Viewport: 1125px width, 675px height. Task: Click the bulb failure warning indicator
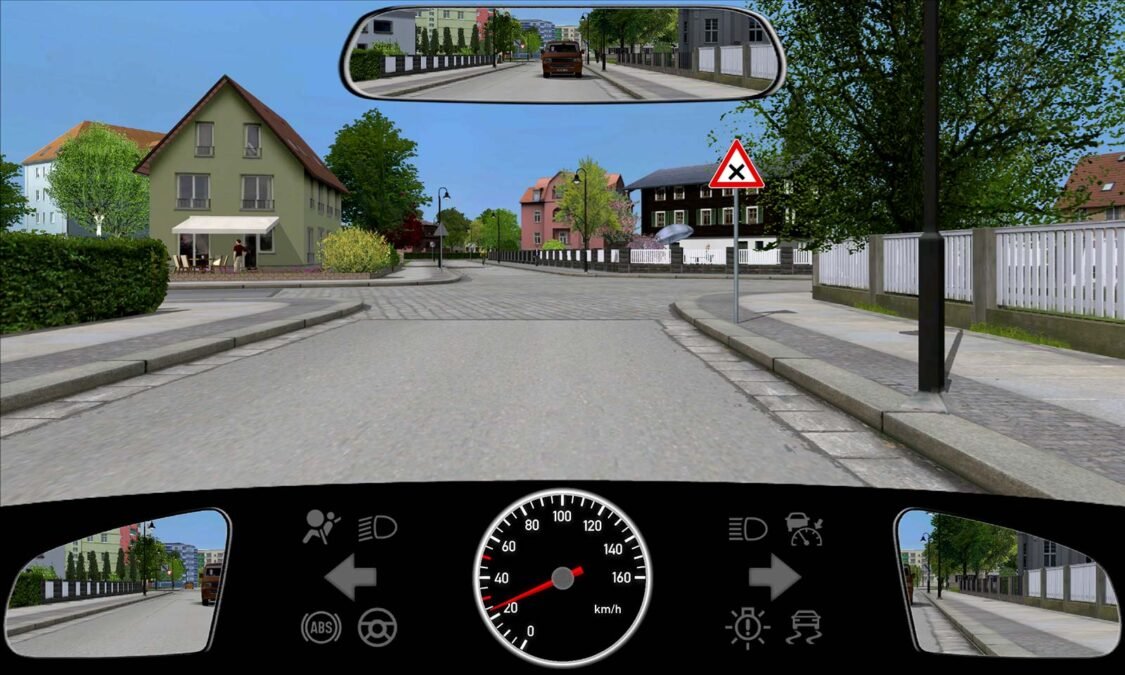click(747, 627)
